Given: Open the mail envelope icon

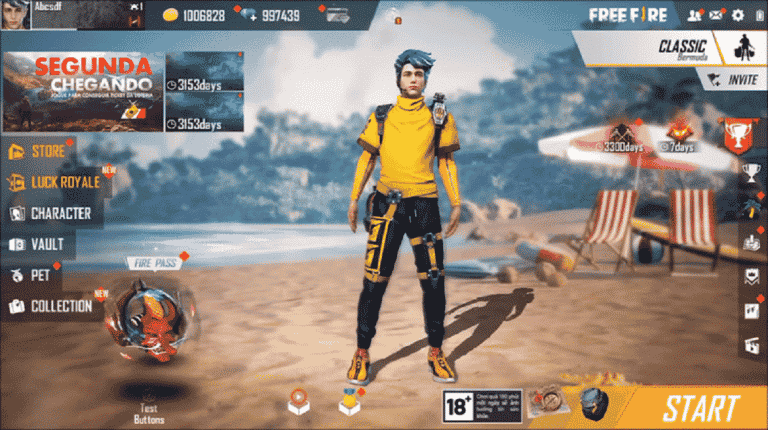Looking at the screenshot, I should (x=716, y=15).
